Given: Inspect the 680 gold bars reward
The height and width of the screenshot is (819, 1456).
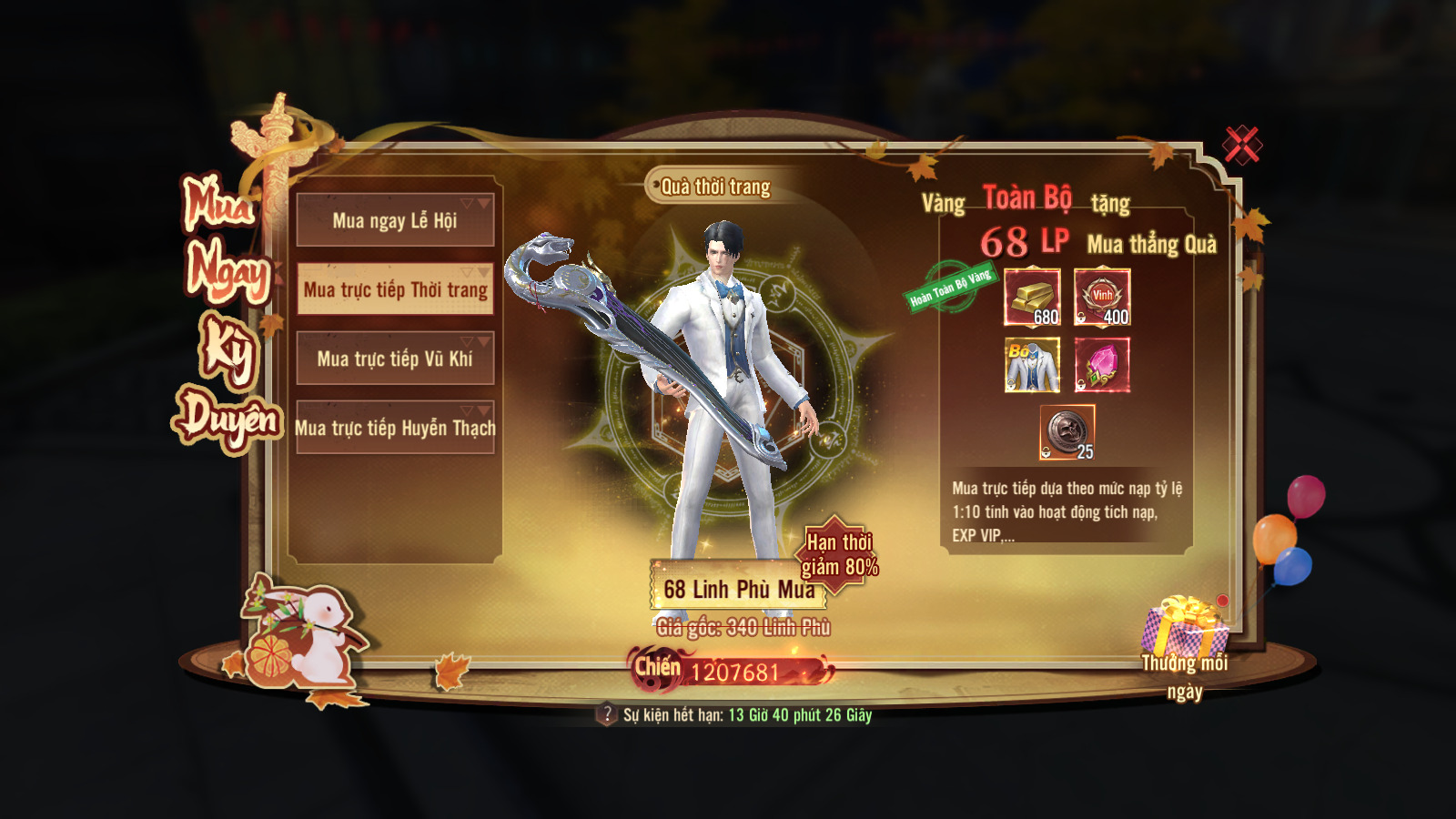Looking at the screenshot, I should tap(1032, 298).
